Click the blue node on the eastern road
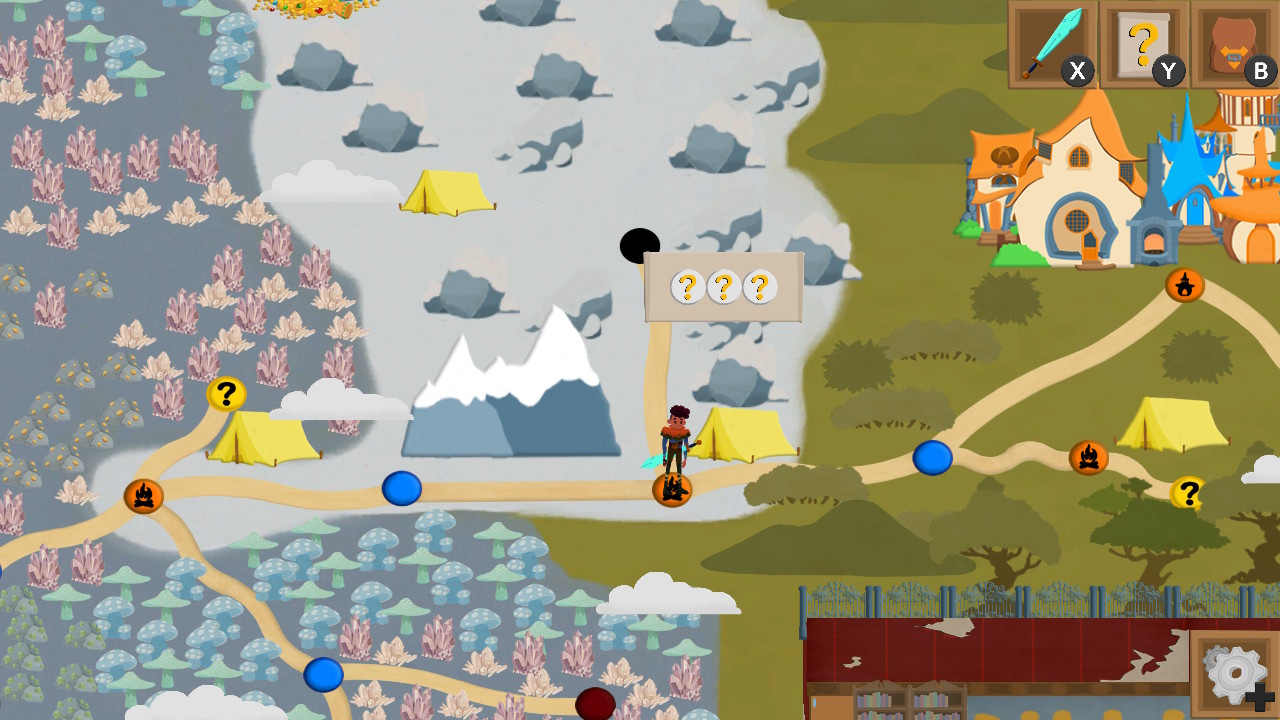The height and width of the screenshot is (720, 1280). click(x=932, y=456)
